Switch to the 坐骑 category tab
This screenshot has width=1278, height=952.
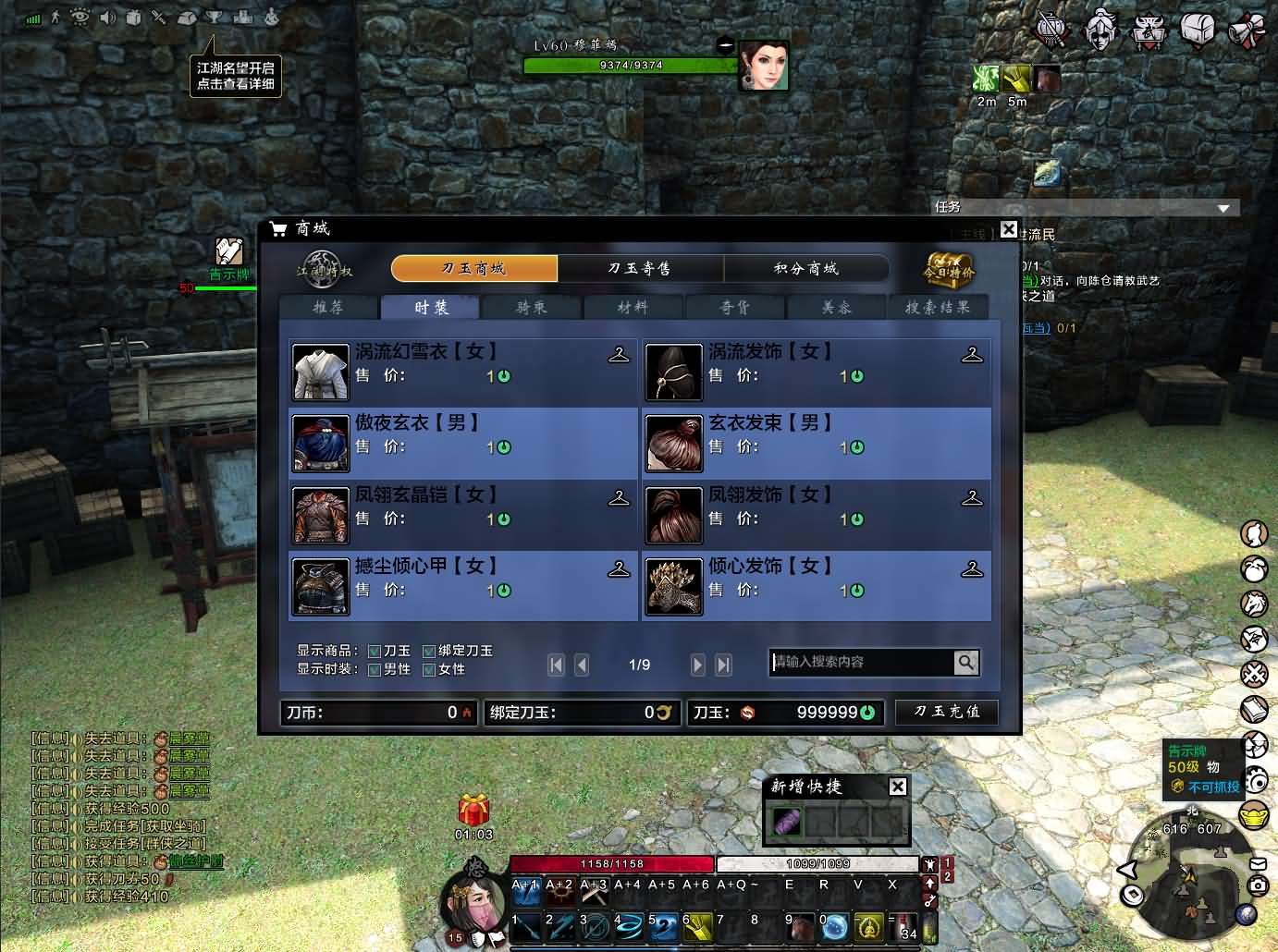[531, 308]
